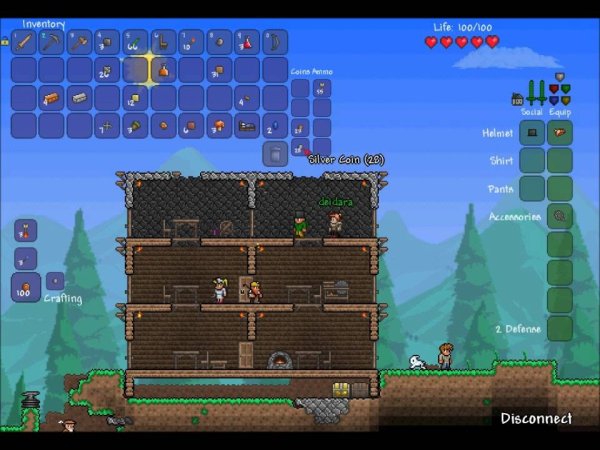Pick the red potion hotbar slot
Screen dimensions: 600x450
(x=247, y=42)
